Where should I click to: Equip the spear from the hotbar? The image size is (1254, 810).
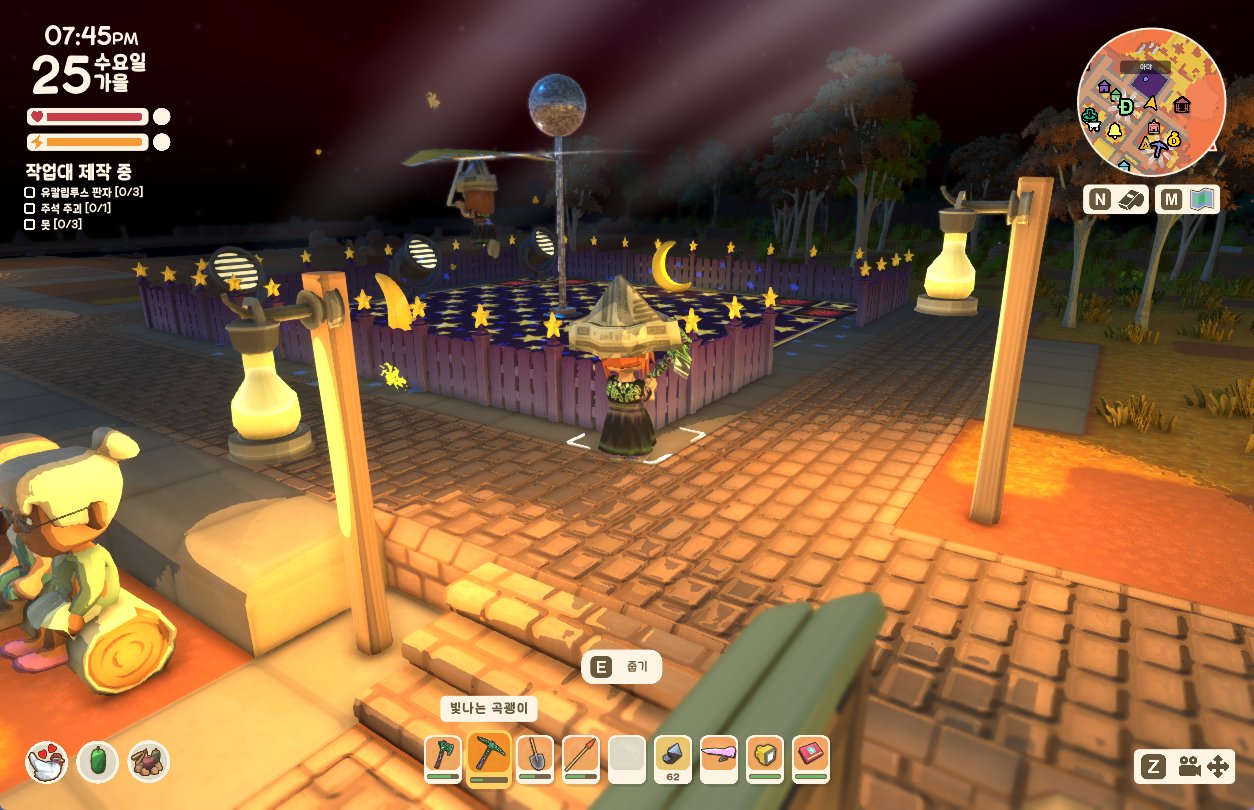581,757
